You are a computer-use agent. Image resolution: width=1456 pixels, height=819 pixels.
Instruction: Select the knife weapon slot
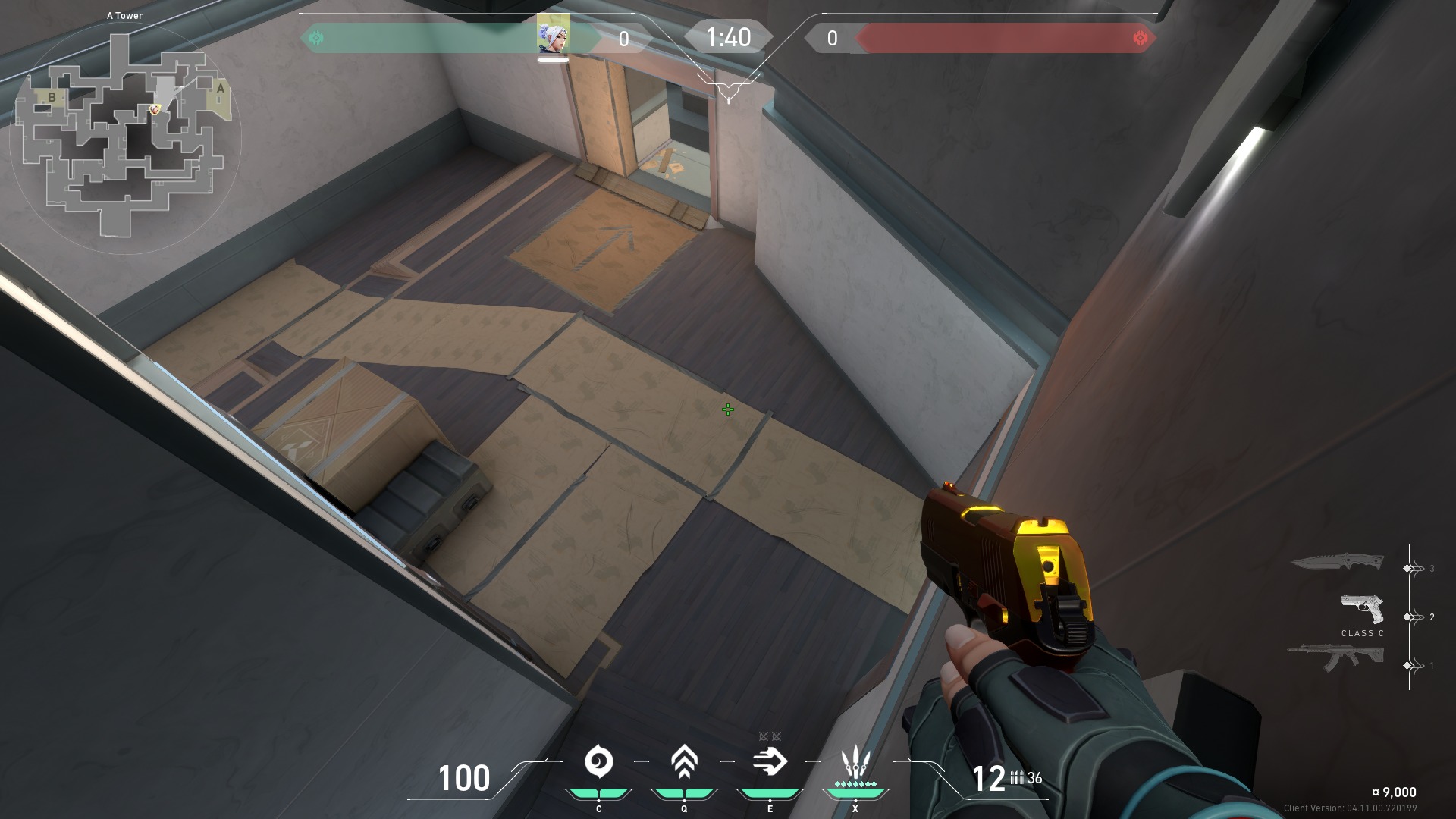click(1337, 562)
